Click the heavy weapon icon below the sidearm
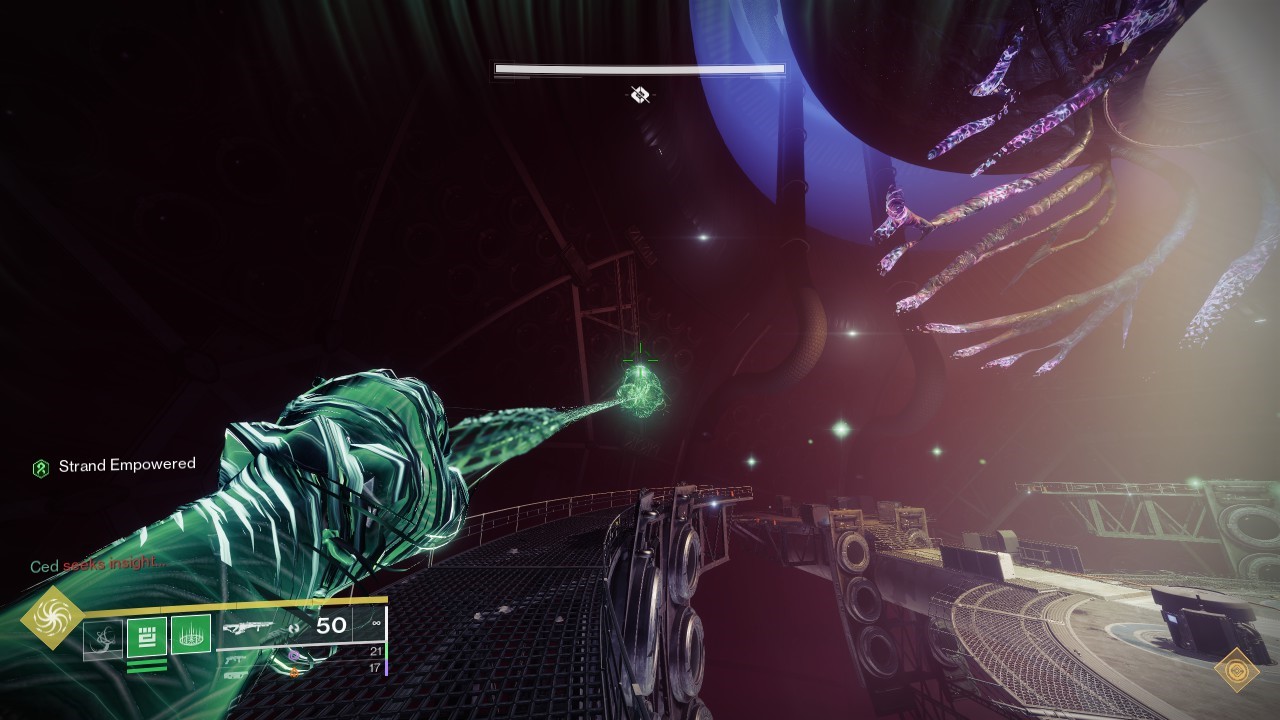This screenshot has width=1280, height=720. click(233, 675)
